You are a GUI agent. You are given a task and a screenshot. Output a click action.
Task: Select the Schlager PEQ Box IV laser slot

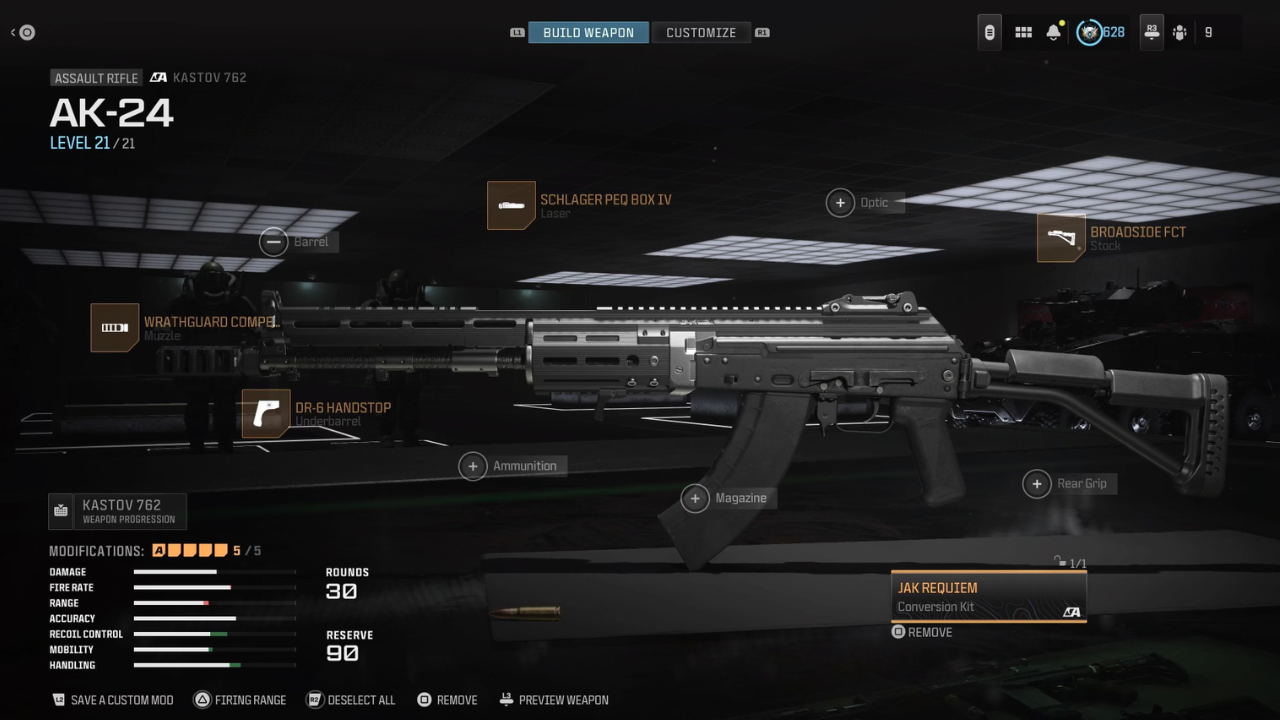pyautogui.click(x=511, y=205)
